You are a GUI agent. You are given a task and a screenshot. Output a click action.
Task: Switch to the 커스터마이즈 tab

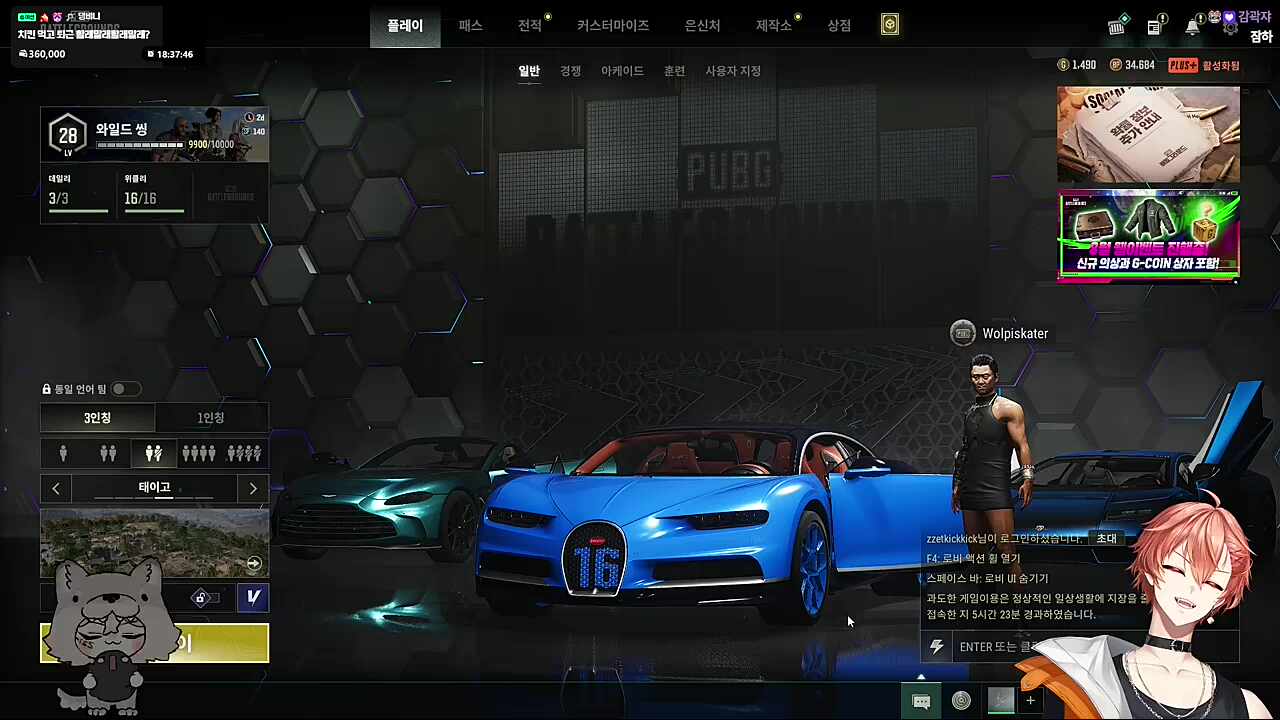[612, 26]
